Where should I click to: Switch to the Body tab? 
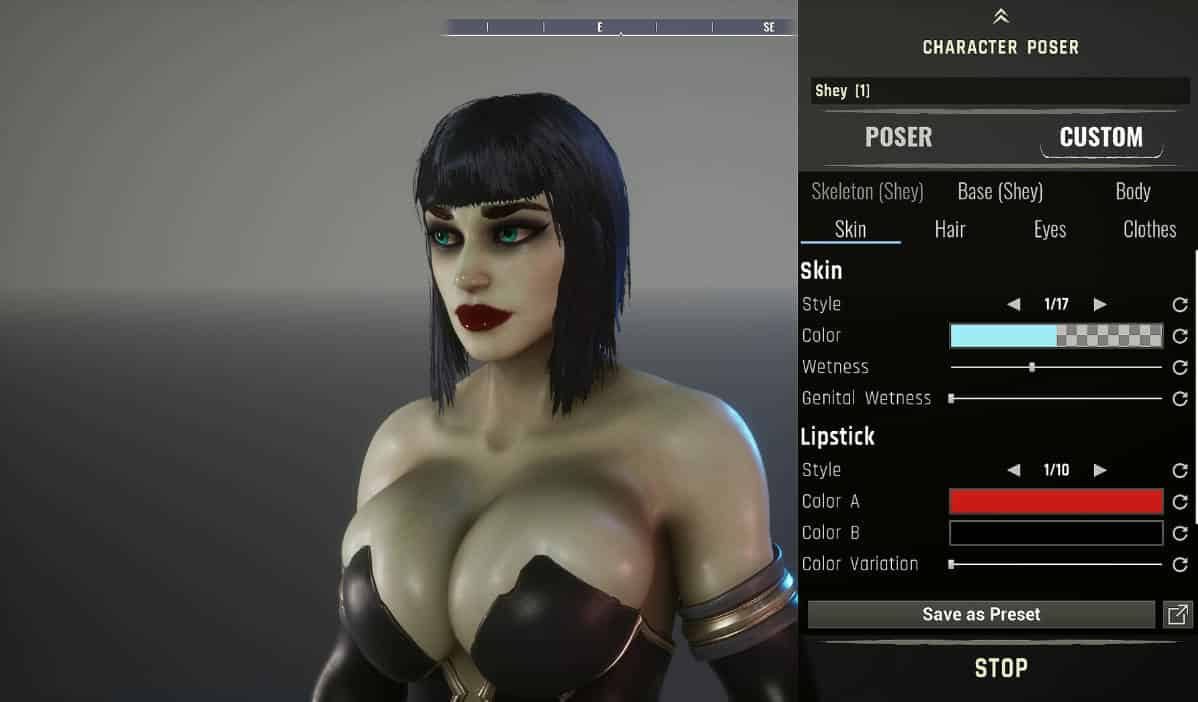[x=1133, y=191]
